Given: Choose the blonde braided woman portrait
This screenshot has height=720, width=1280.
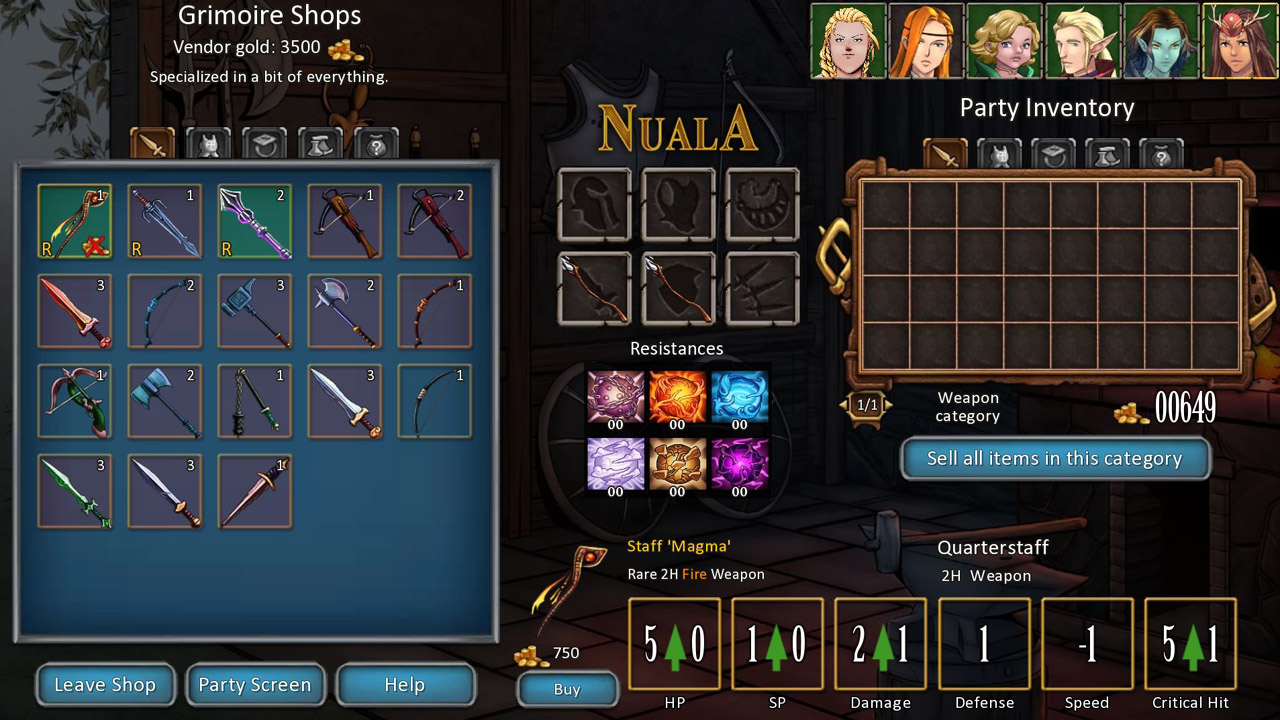Looking at the screenshot, I should [848, 41].
